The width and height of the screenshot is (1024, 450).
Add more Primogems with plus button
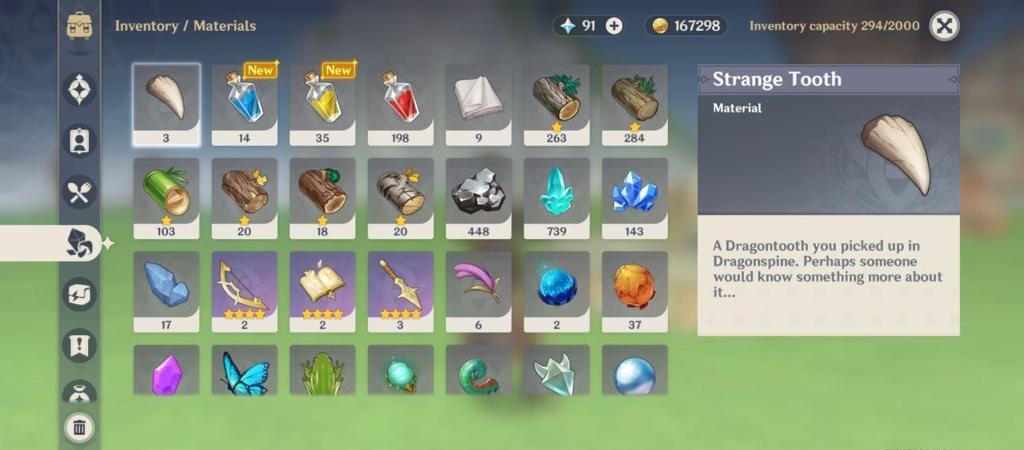(x=614, y=26)
